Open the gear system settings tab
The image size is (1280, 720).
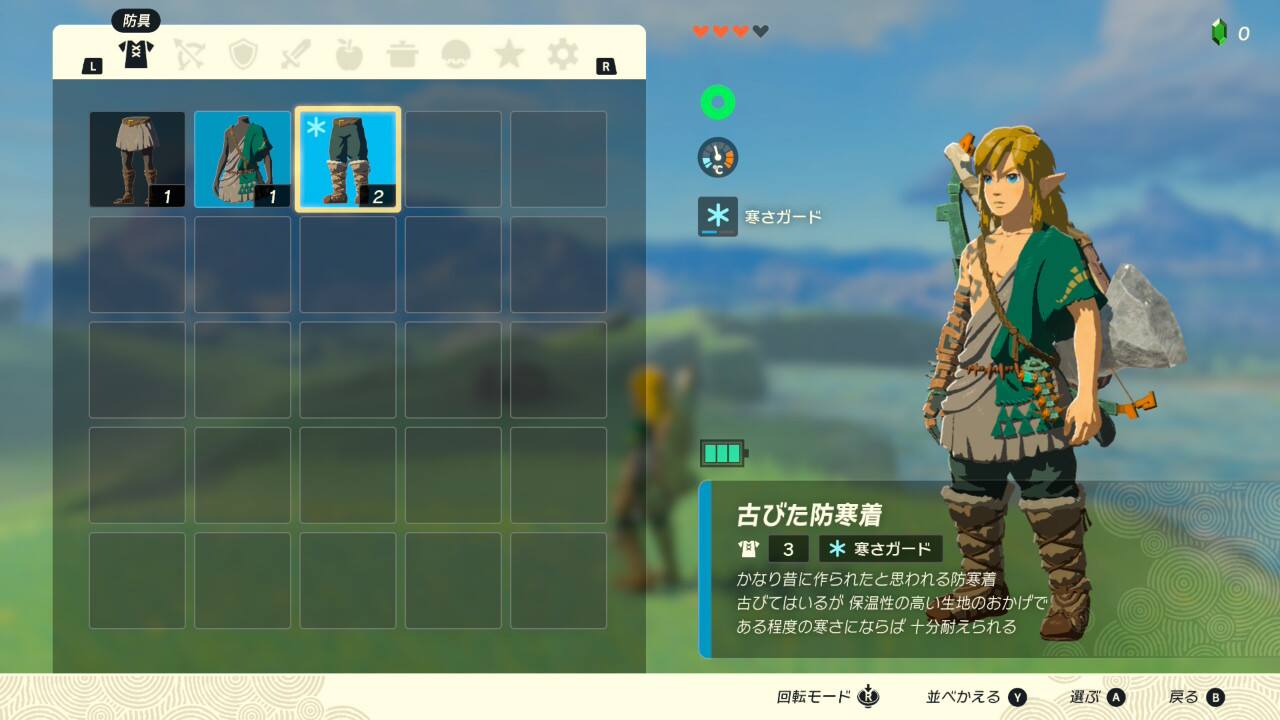click(x=562, y=54)
